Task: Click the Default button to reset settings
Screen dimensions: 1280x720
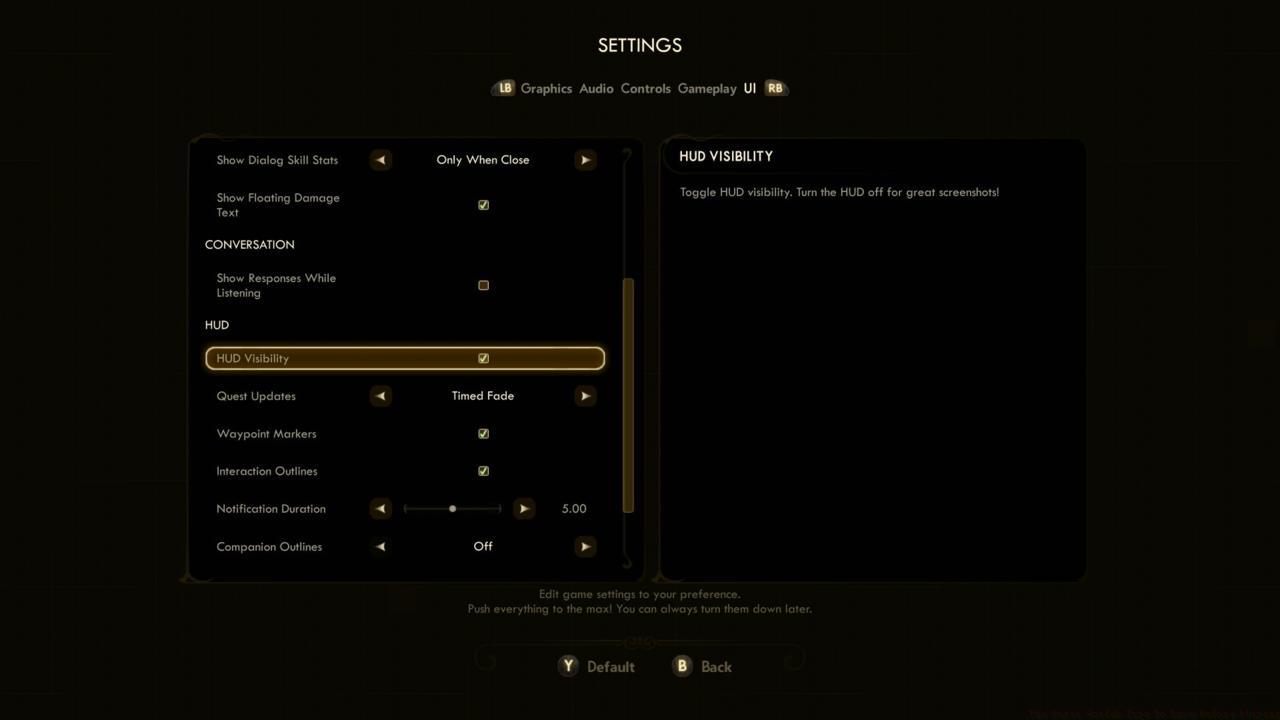Action: [610, 666]
